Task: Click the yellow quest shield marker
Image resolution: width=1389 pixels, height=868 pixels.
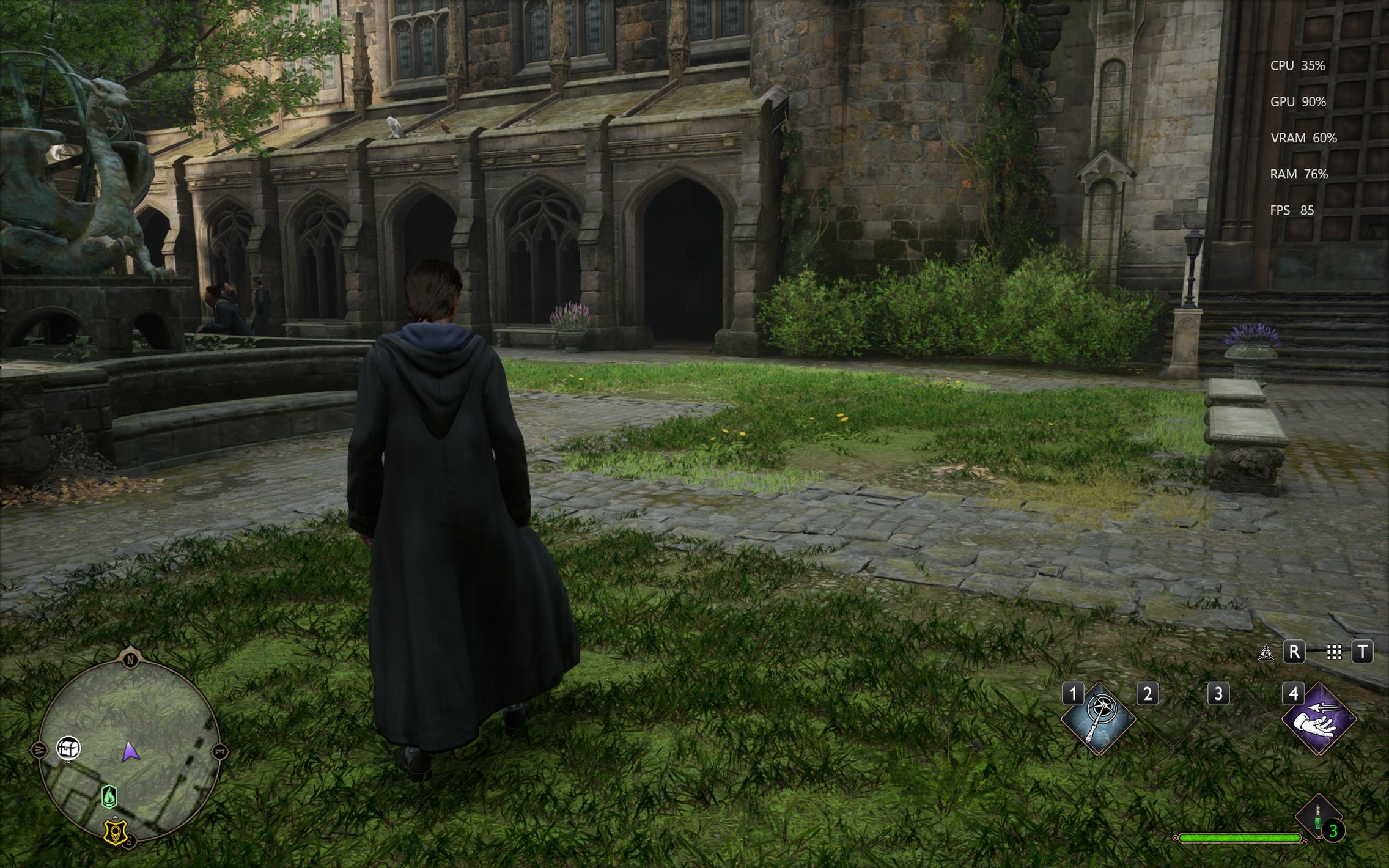Action: pyautogui.click(x=115, y=832)
